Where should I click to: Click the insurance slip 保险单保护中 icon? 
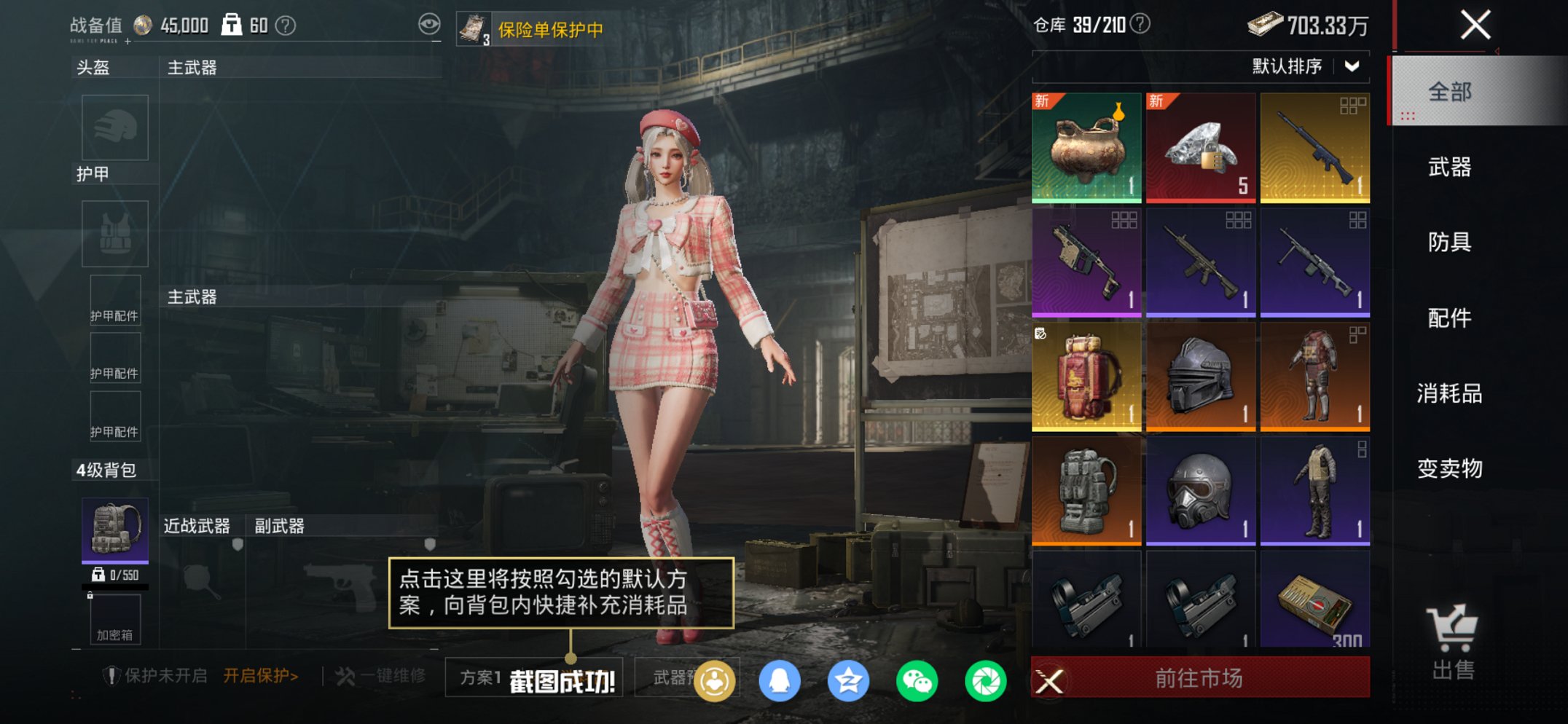[474, 28]
